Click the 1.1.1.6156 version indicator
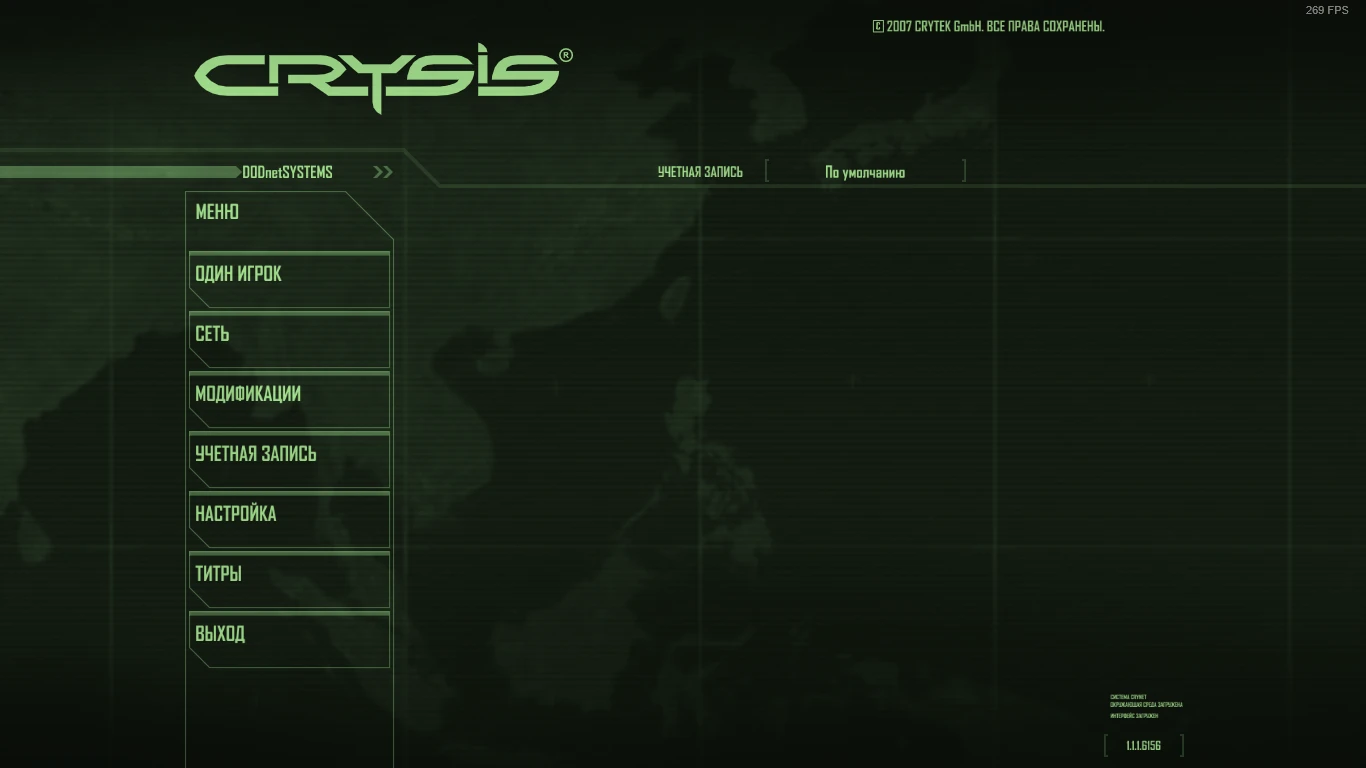1366x768 pixels. (1143, 744)
